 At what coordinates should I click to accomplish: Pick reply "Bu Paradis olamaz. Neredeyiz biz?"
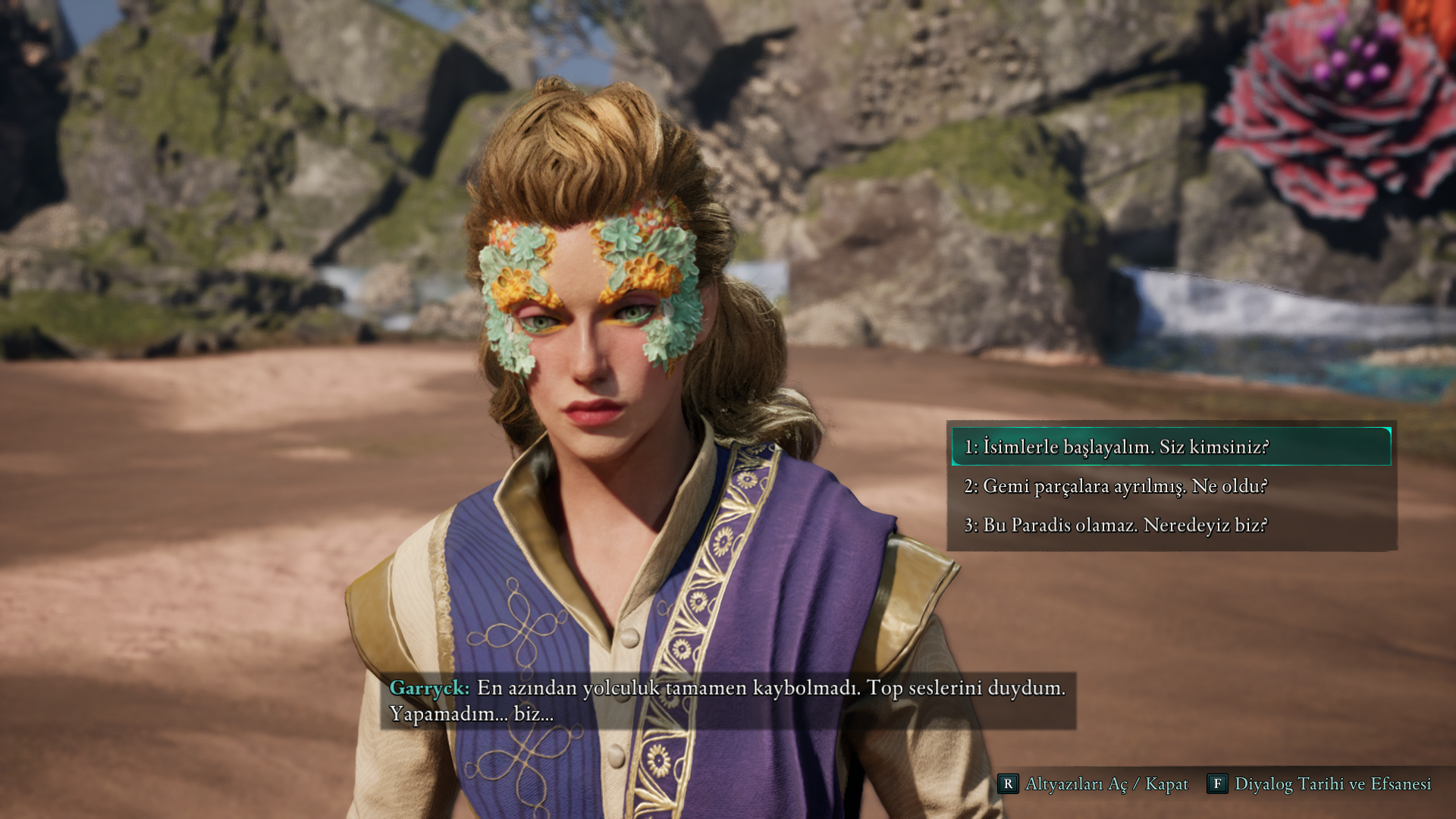[1115, 525]
